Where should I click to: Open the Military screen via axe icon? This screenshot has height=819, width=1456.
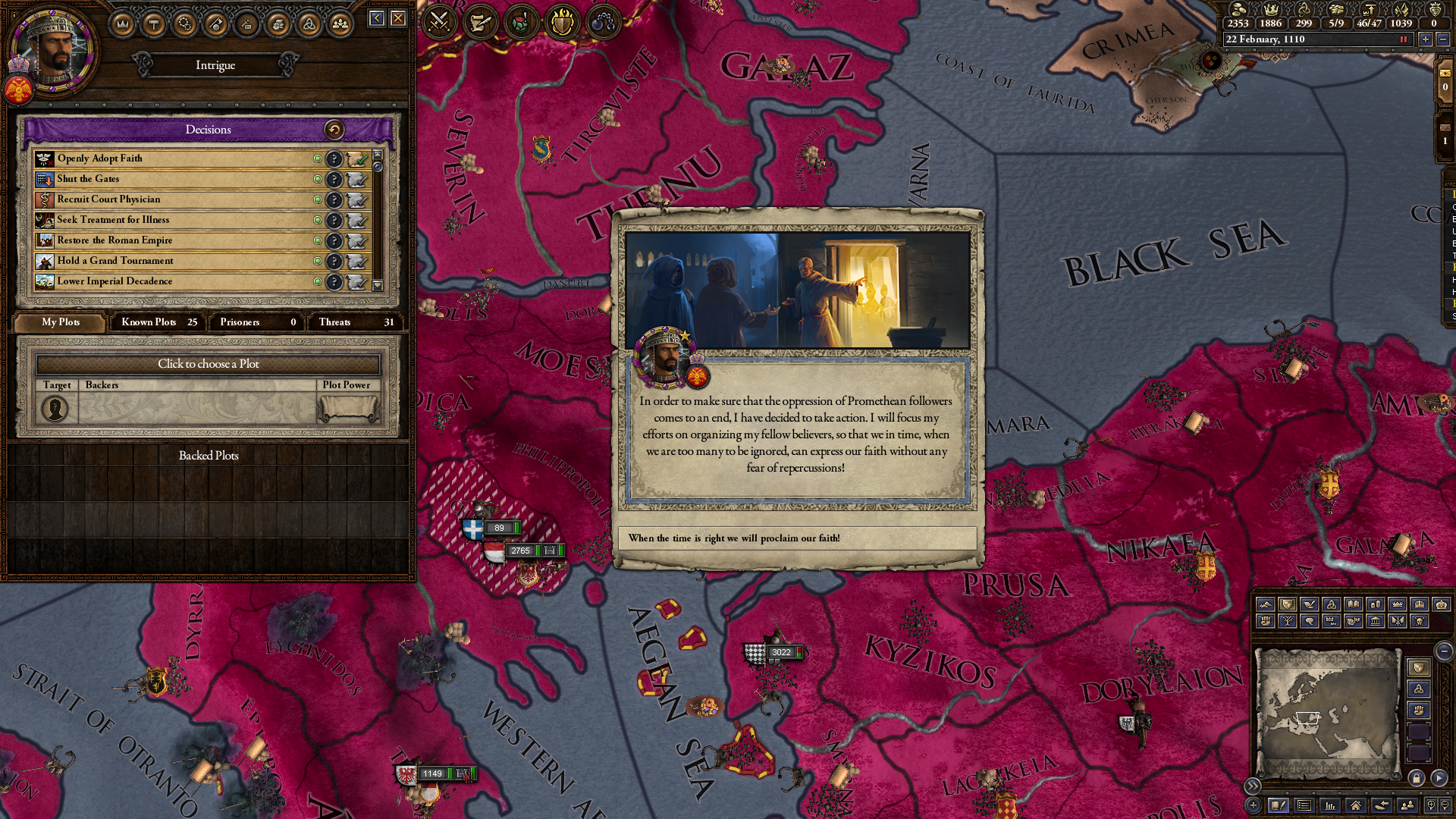coord(216,21)
